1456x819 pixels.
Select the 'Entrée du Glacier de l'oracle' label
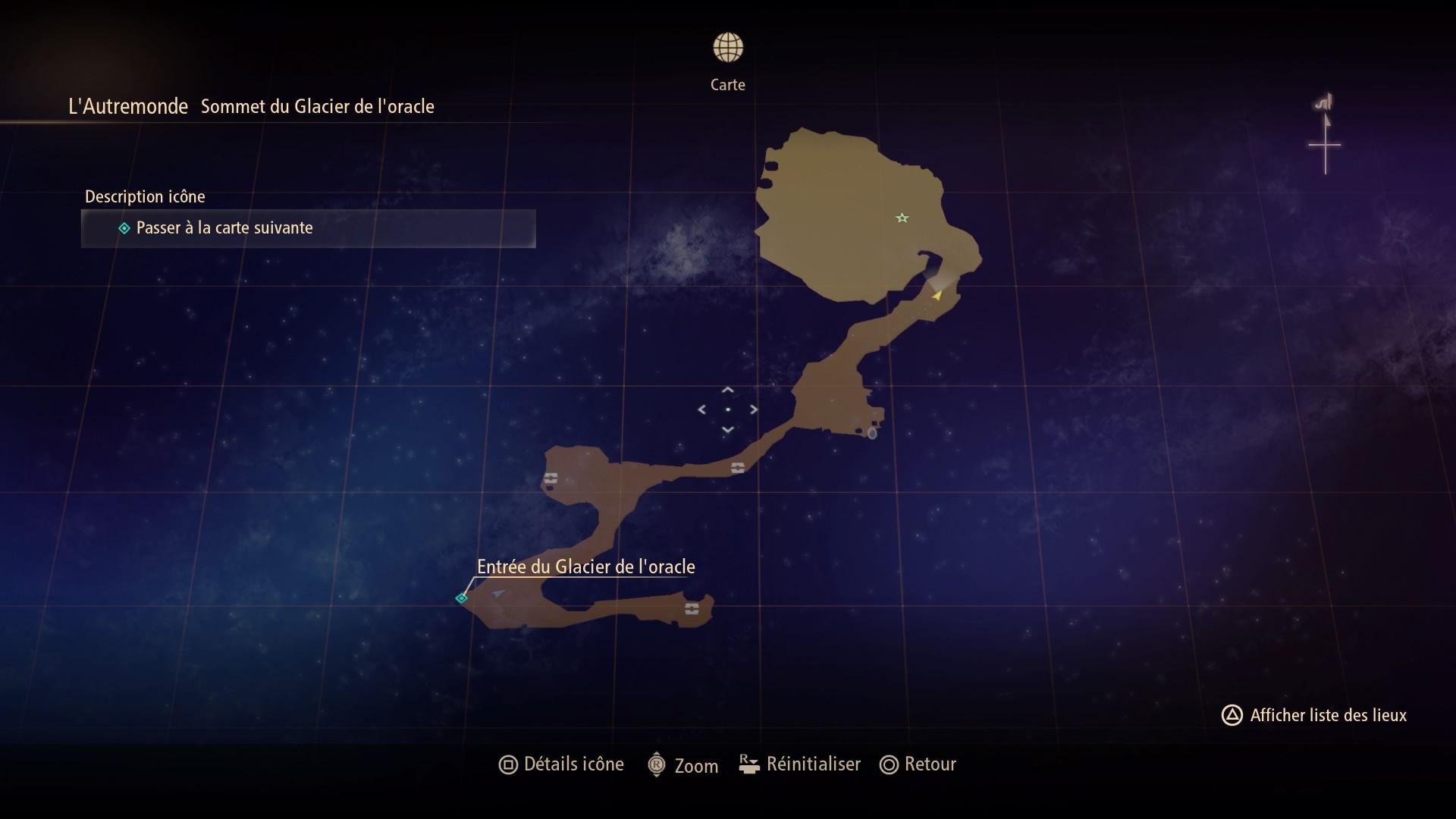[x=585, y=566]
